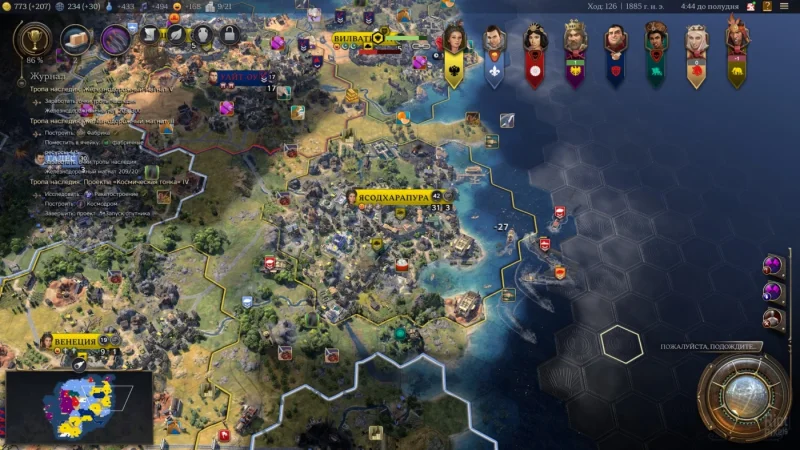
Task: Open the hamburger game menu
Action: pyautogui.click(x=783, y=7)
